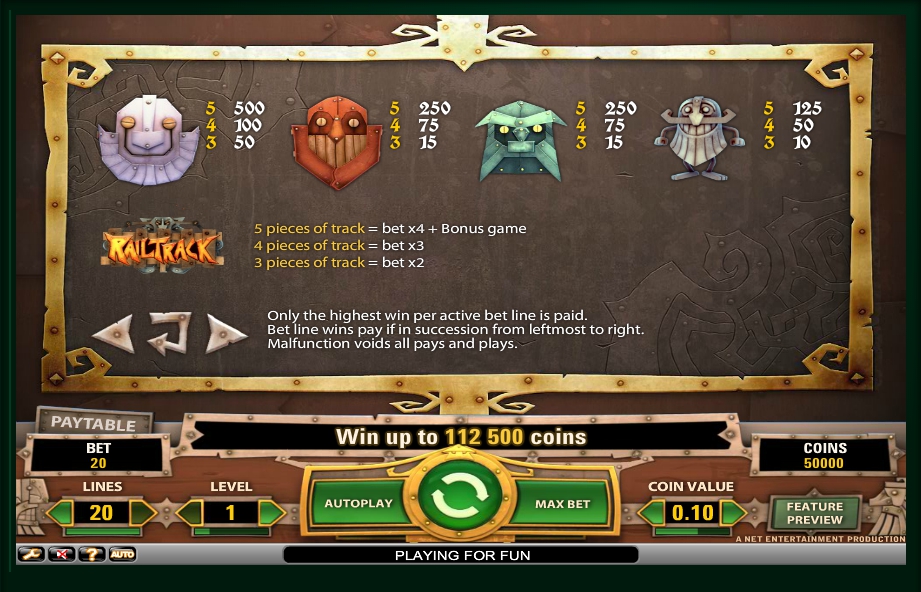Toggle the Paytable button
Viewport: 921px width, 592px height.
coord(93,422)
